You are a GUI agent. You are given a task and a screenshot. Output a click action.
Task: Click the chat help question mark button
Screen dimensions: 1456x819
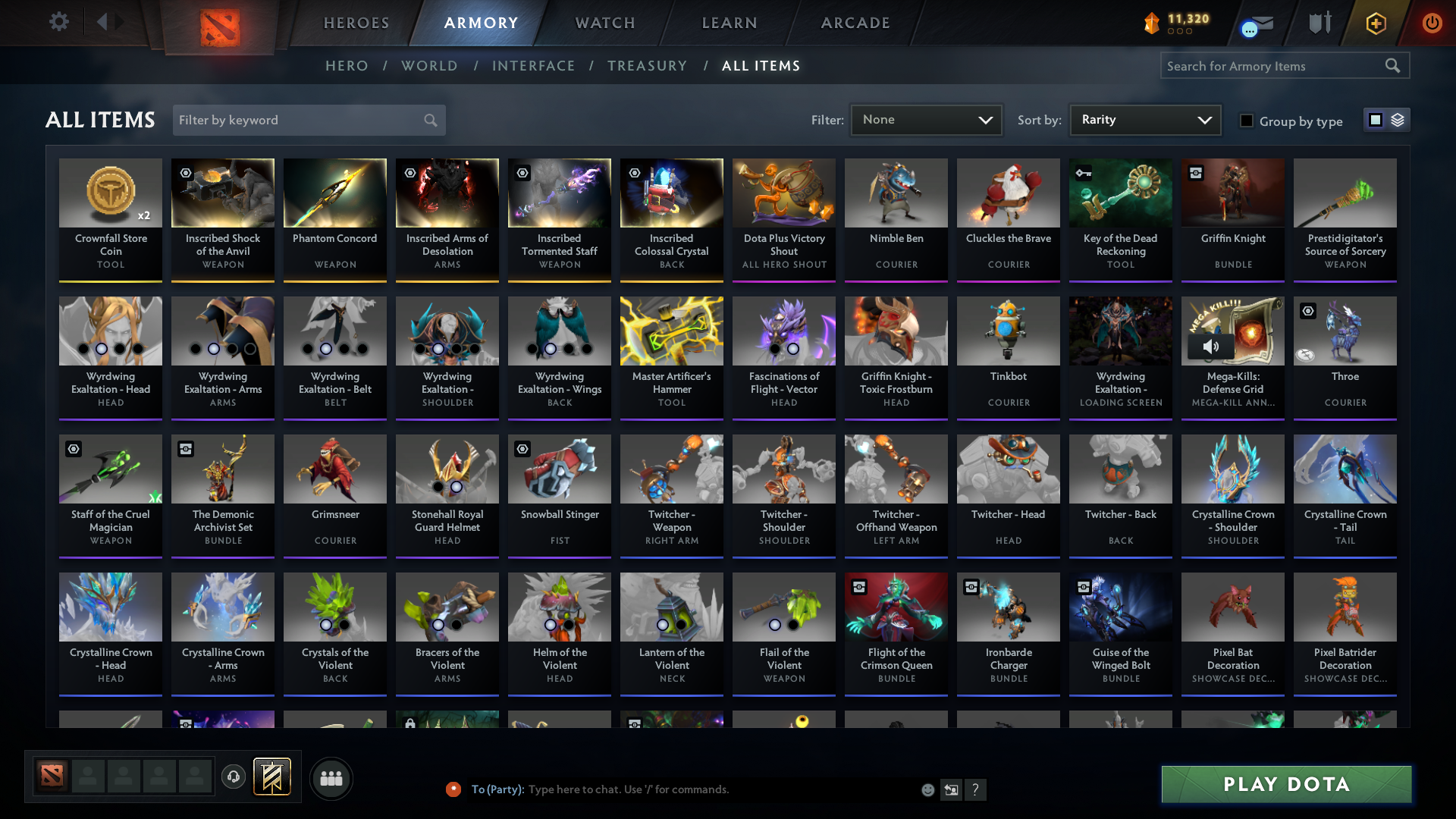click(x=976, y=789)
